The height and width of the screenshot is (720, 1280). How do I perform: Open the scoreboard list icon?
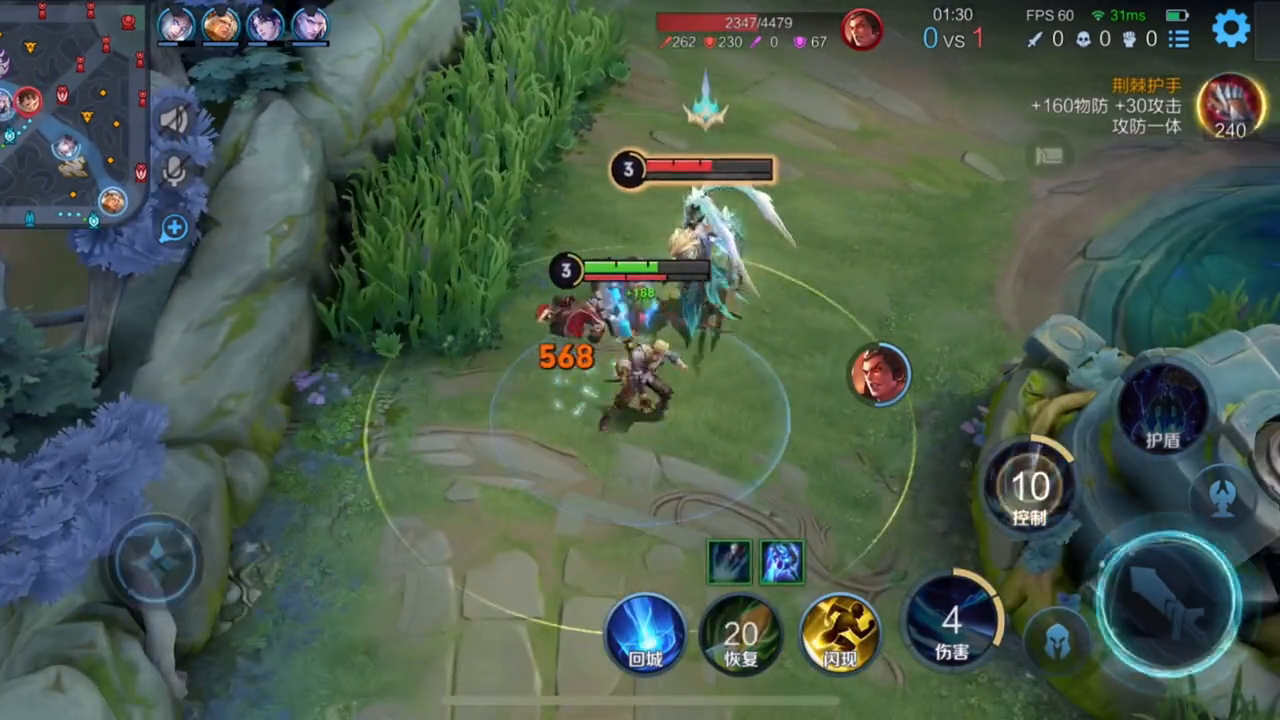[x=1179, y=39]
